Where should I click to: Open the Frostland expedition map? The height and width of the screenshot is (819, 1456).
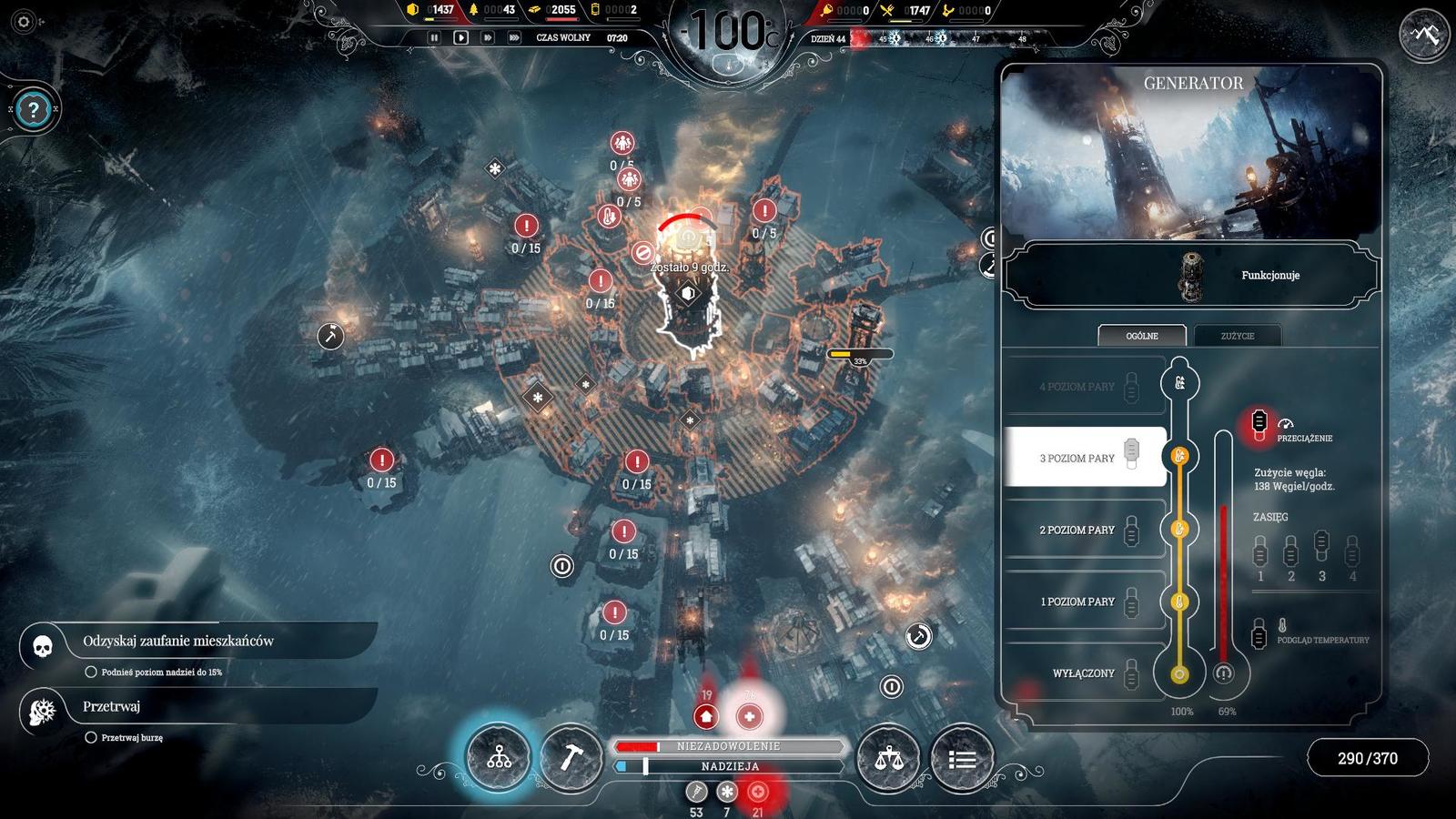click(1425, 35)
